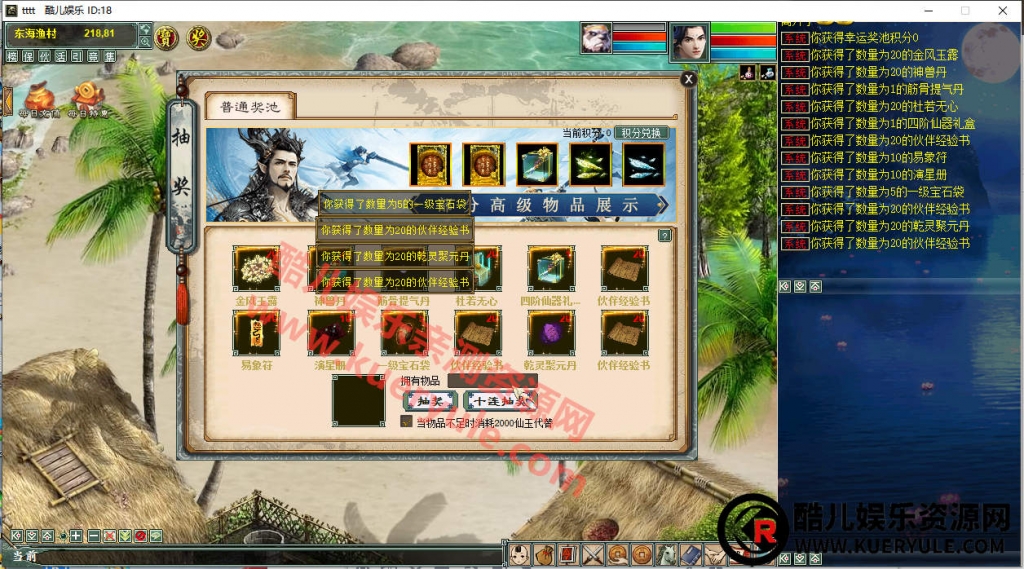Click the 抽奖 single draw button
Viewport: 1024px width, 569px height.
[430, 400]
